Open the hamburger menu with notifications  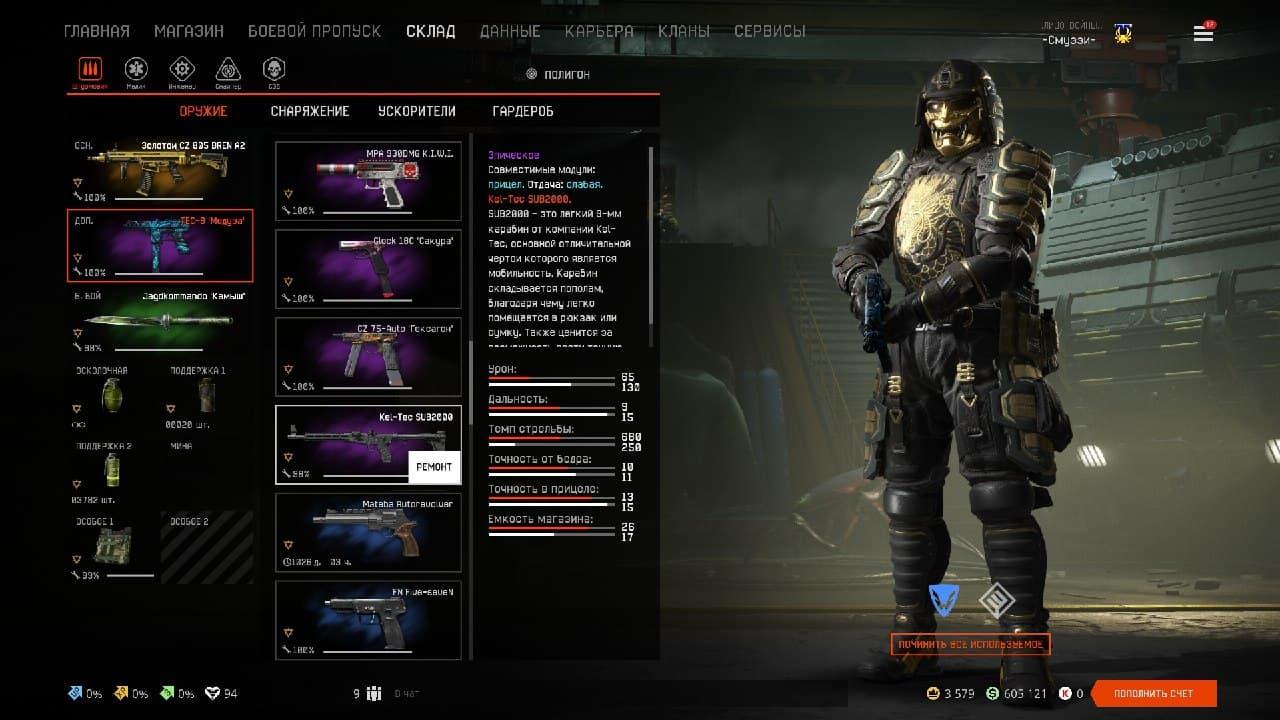pos(1203,34)
